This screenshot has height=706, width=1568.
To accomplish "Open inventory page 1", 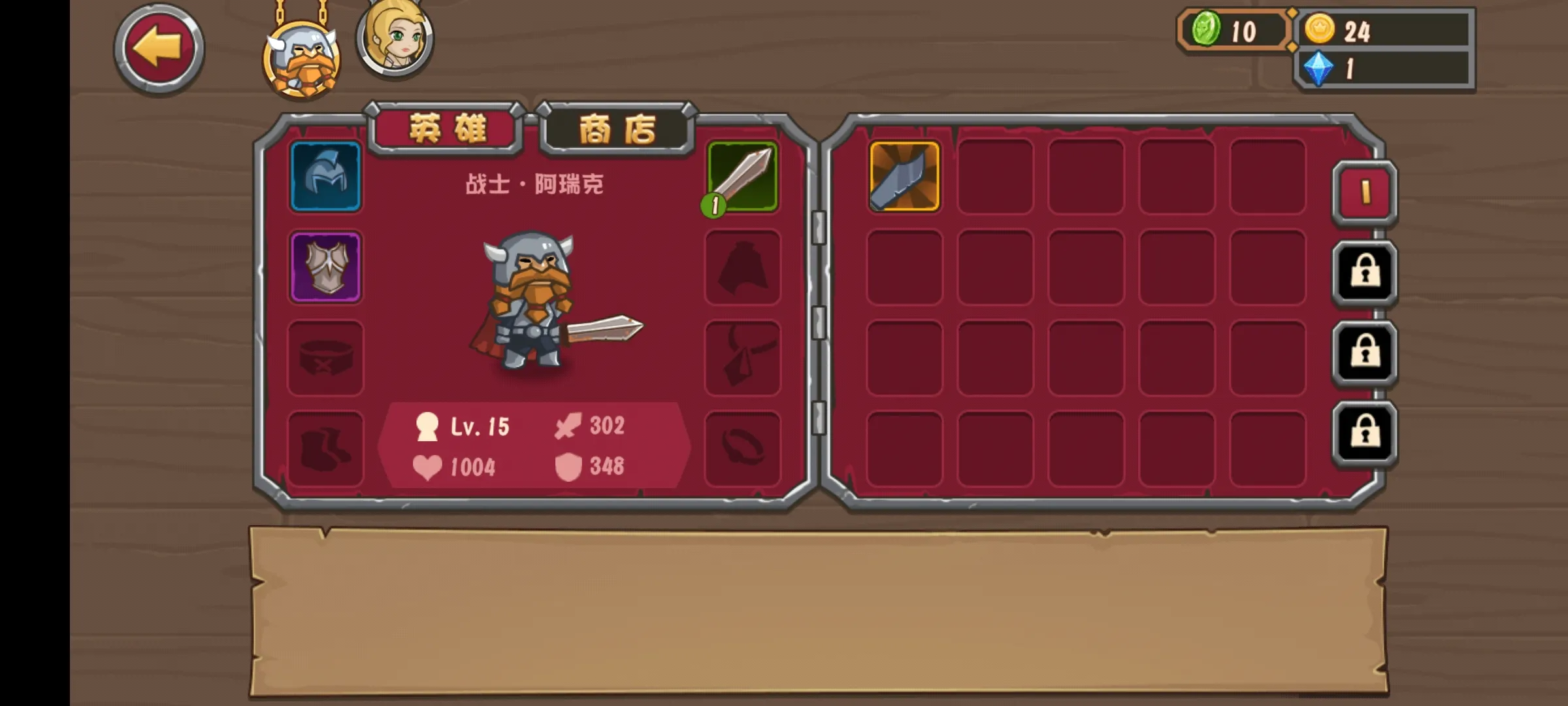I will pyautogui.click(x=1364, y=193).
